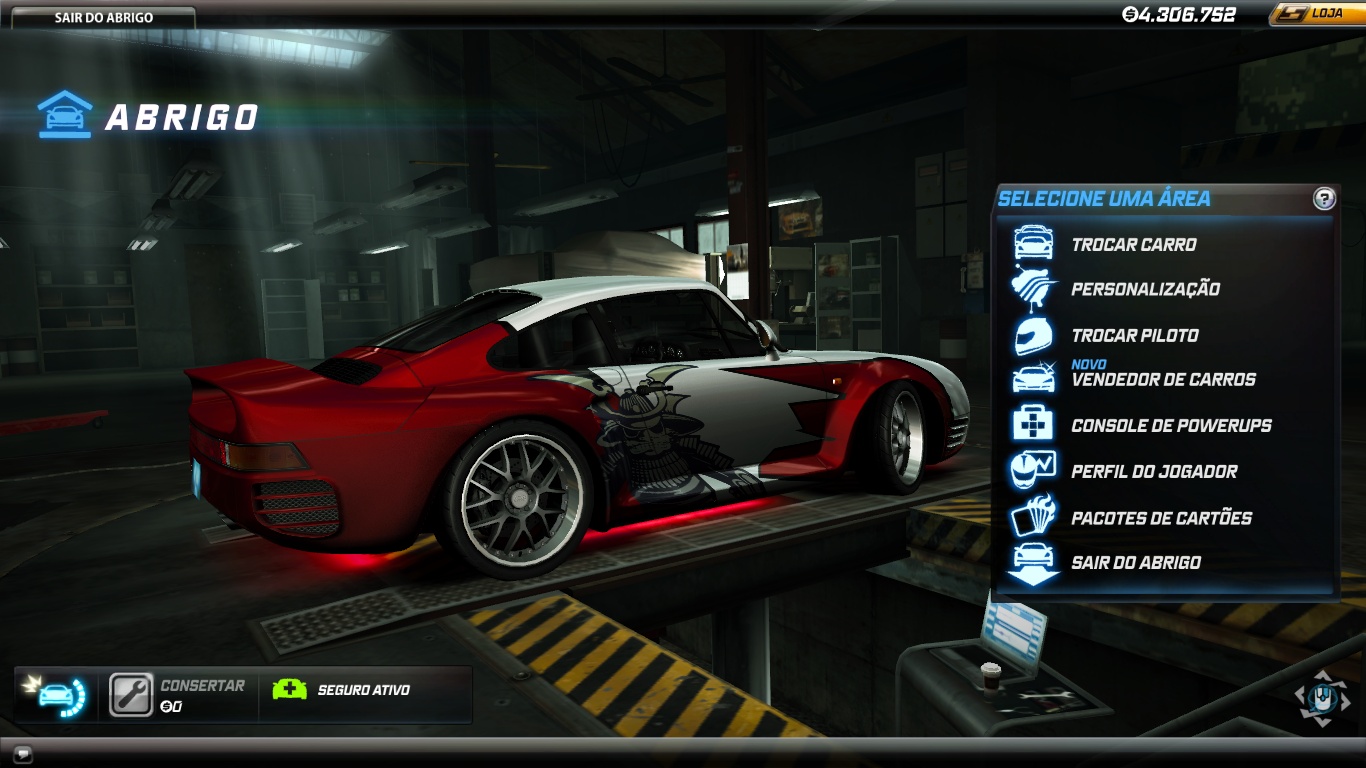1366x768 pixels.
Task: Choose Sair do Abrigo in the area list
Action: pyautogui.click(x=1136, y=562)
